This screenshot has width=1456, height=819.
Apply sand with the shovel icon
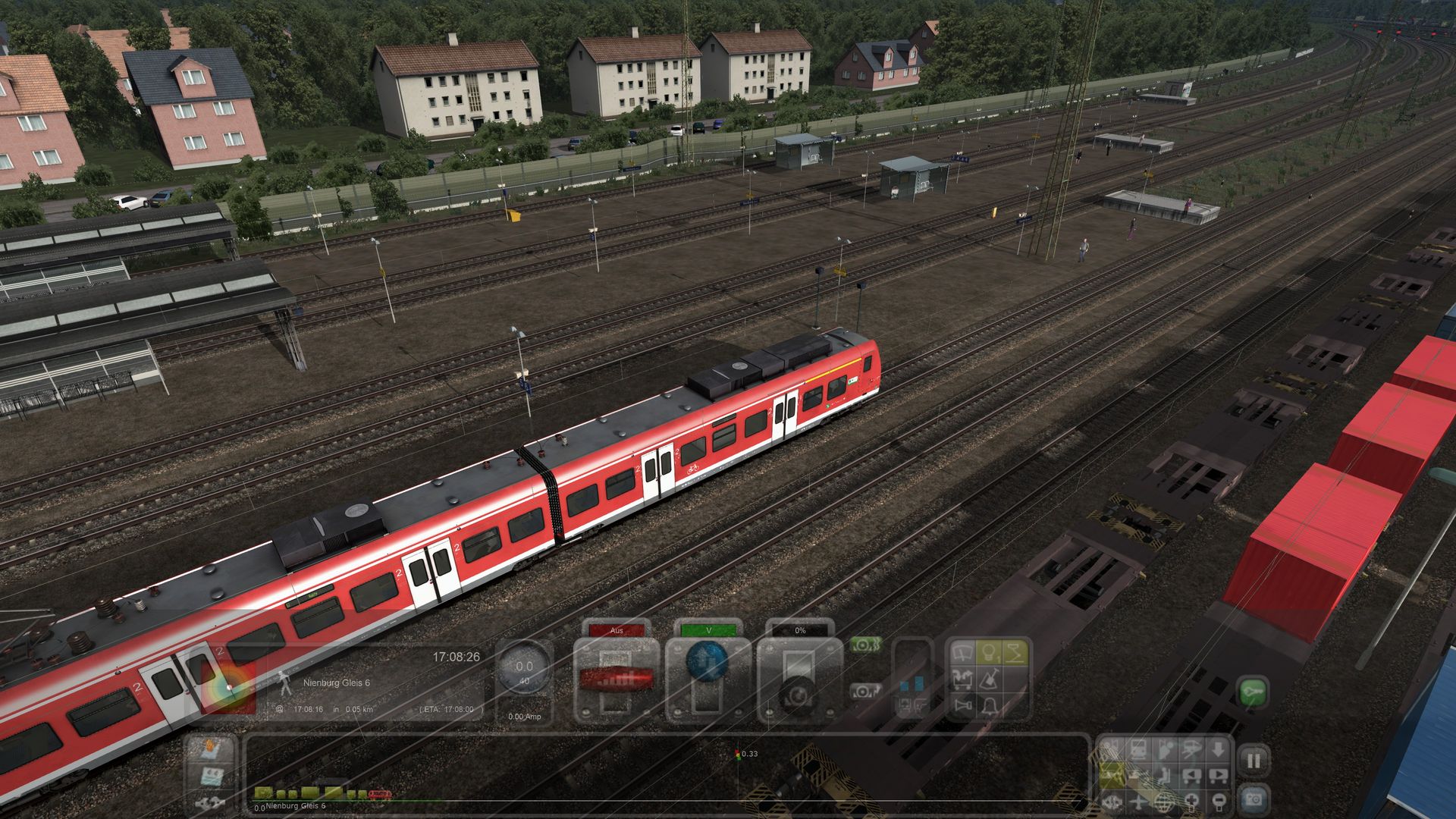click(989, 680)
